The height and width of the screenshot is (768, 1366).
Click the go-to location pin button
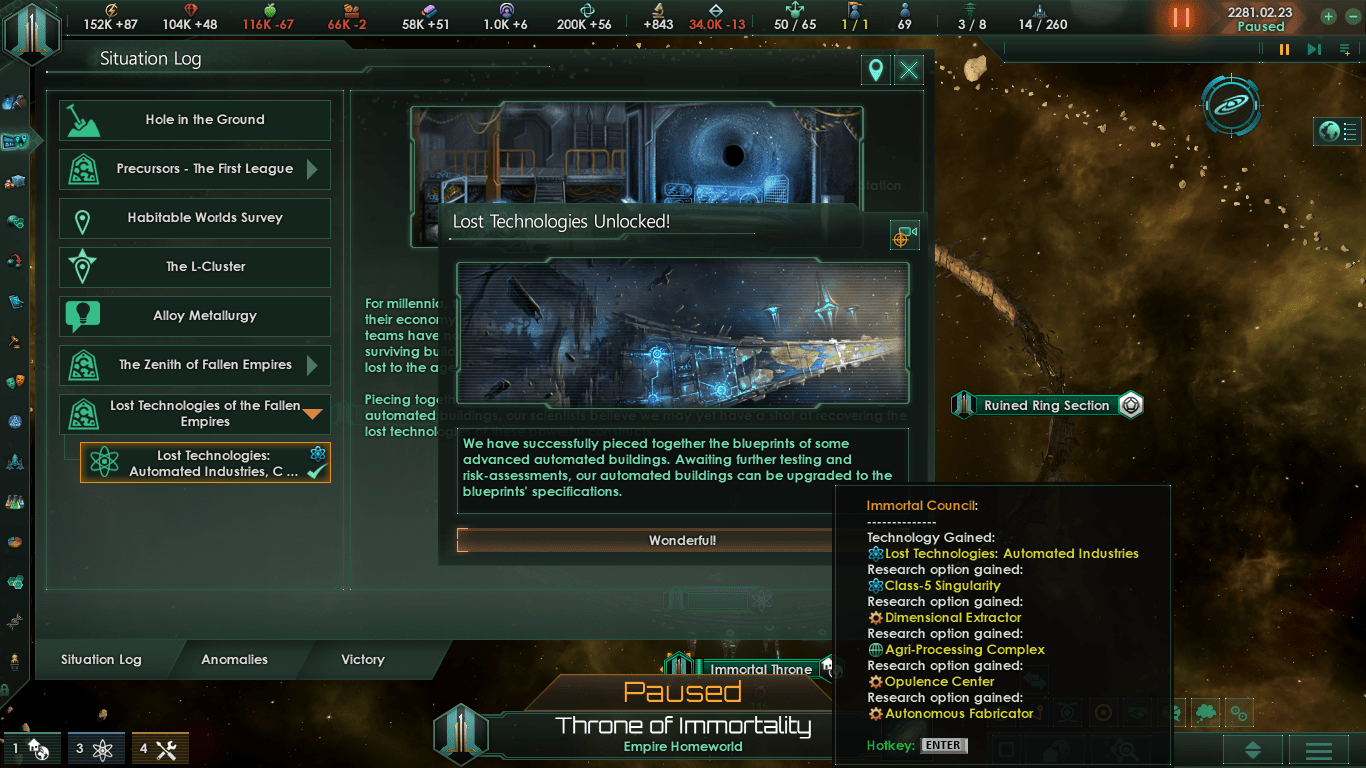pyautogui.click(x=876, y=70)
